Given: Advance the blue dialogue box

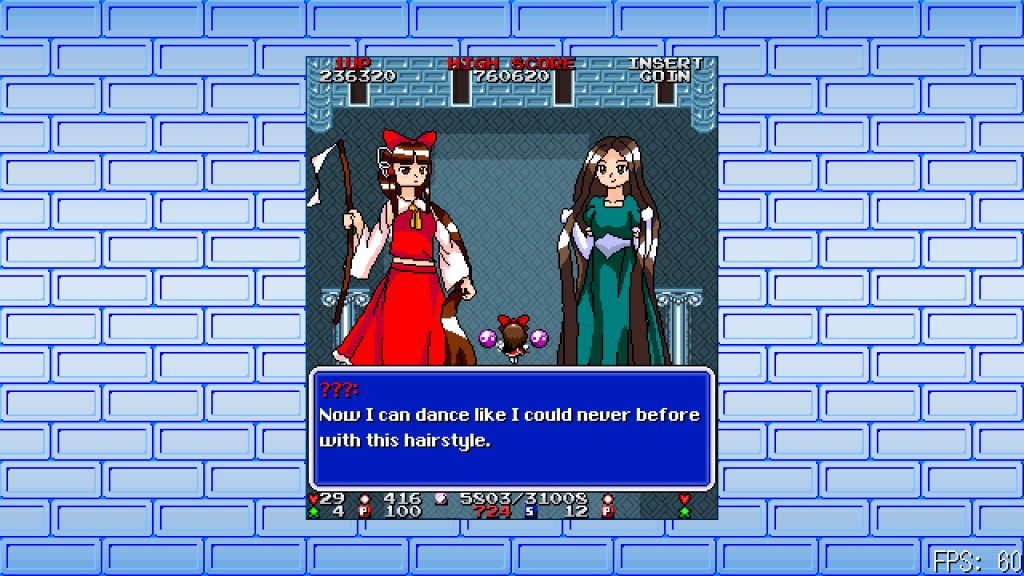Looking at the screenshot, I should click(511, 428).
